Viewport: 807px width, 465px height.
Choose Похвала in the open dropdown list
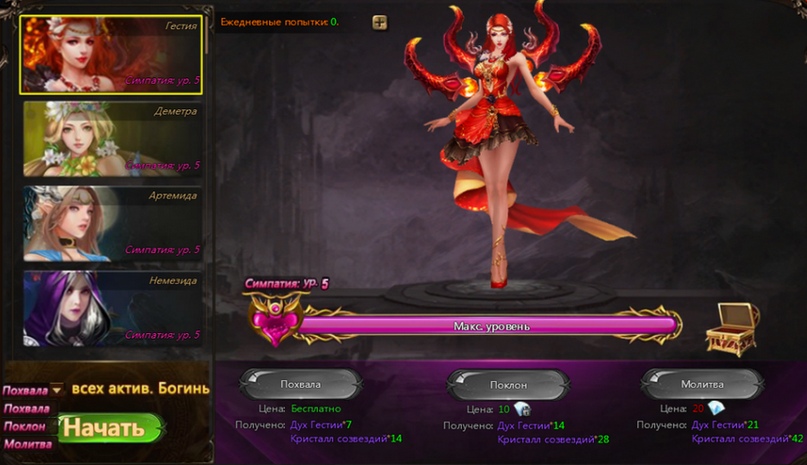(x=27, y=408)
